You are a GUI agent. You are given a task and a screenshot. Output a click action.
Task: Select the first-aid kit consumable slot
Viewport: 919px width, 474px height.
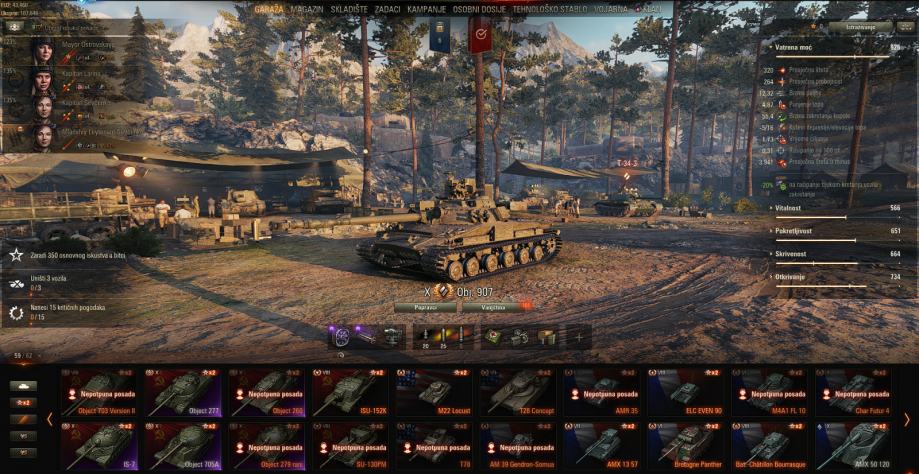[x=494, y=337]
